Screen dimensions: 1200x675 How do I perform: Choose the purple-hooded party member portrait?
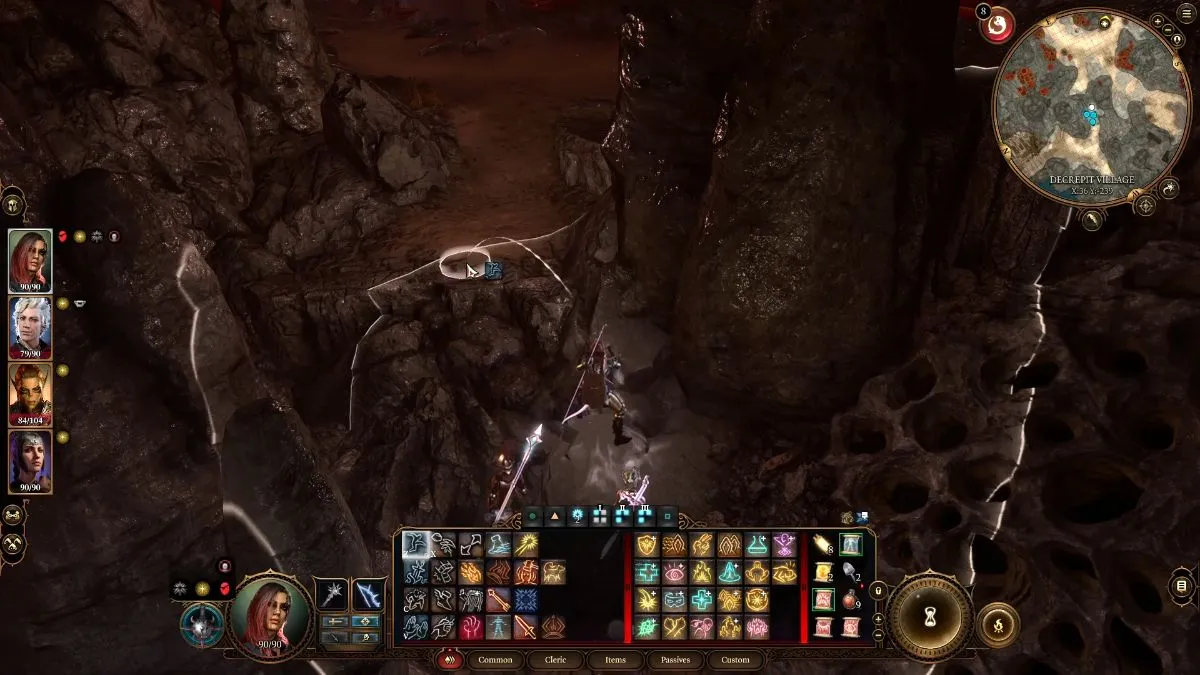click(x=30, y=461)
